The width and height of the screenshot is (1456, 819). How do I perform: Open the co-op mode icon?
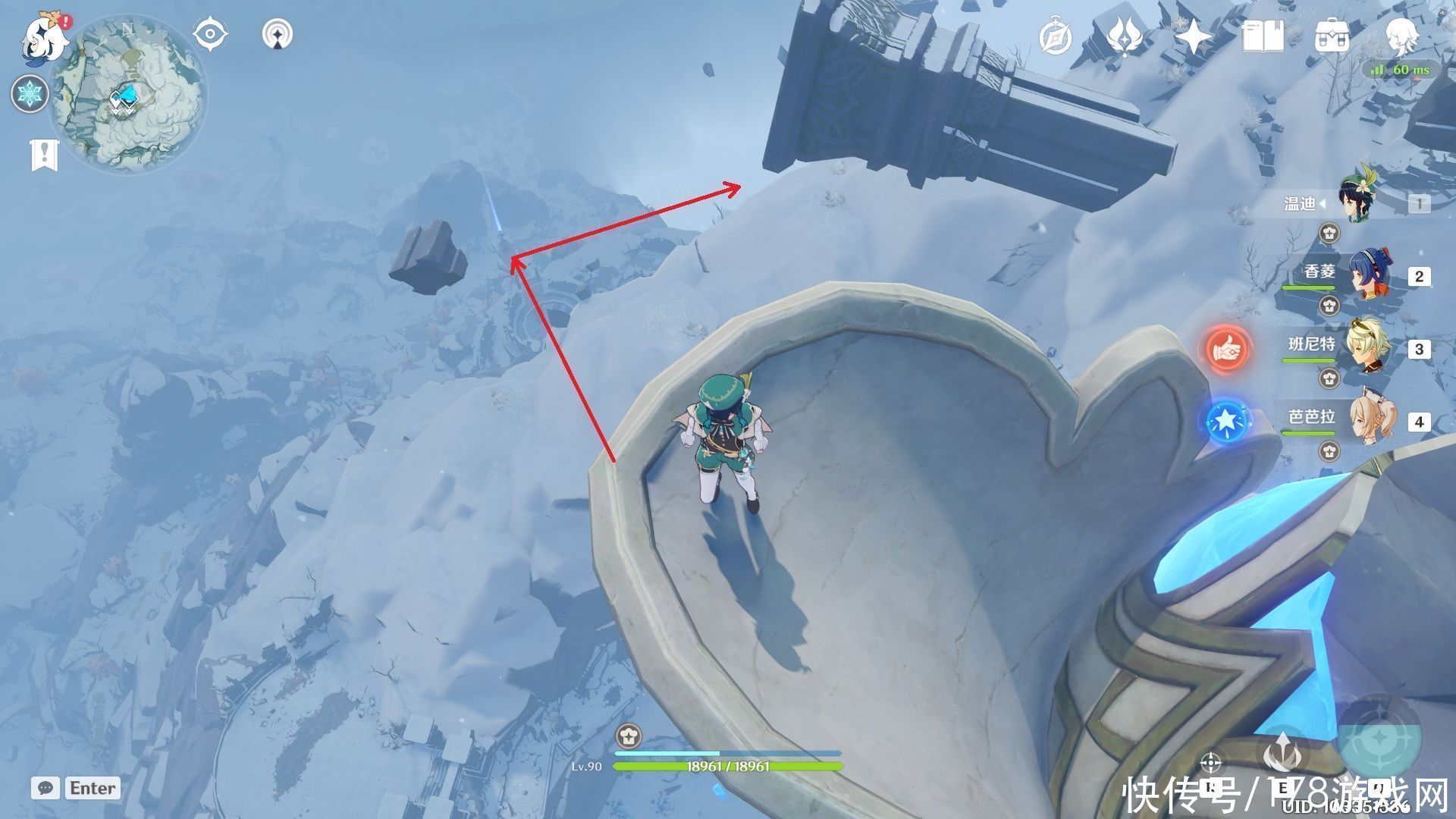click(278, 35)
